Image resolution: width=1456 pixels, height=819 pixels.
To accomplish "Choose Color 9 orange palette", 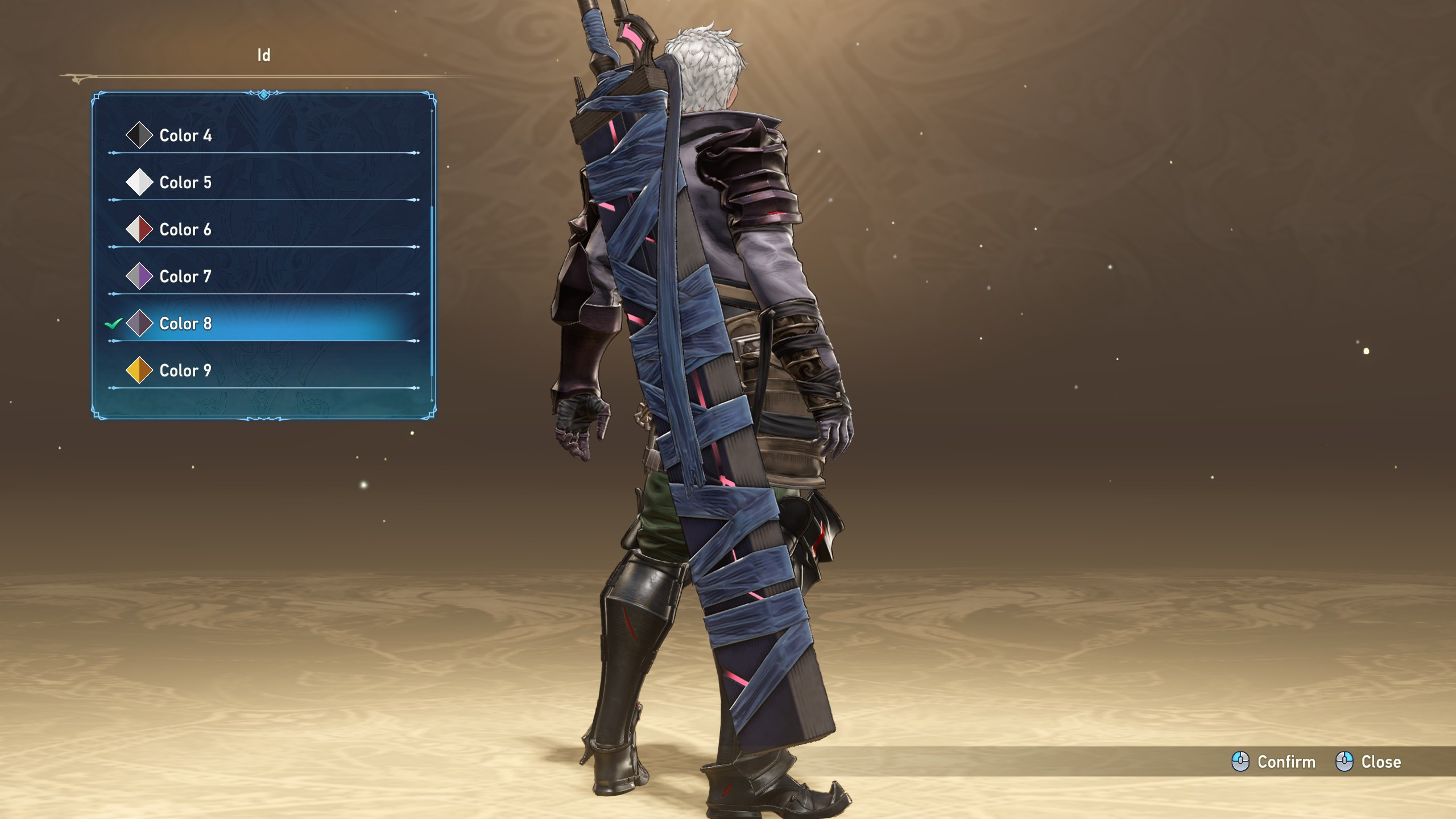I will point(185,371).
